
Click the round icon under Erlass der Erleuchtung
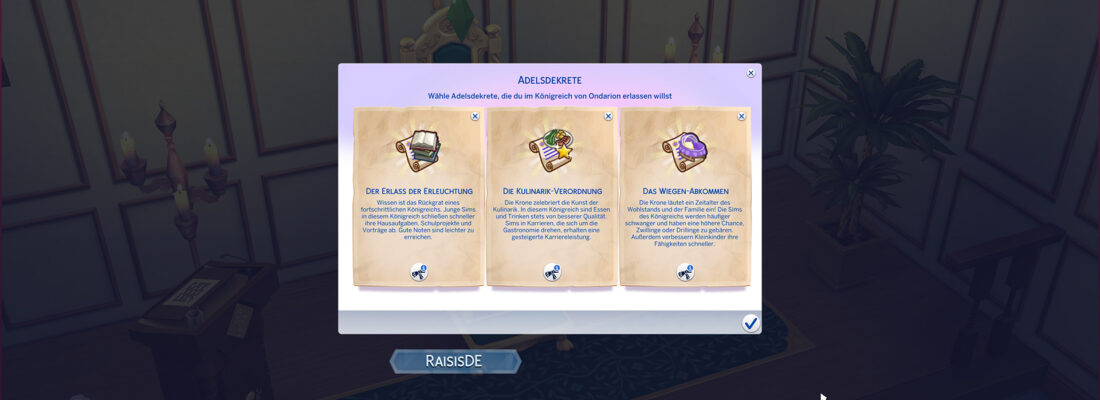tap(418, 272)
